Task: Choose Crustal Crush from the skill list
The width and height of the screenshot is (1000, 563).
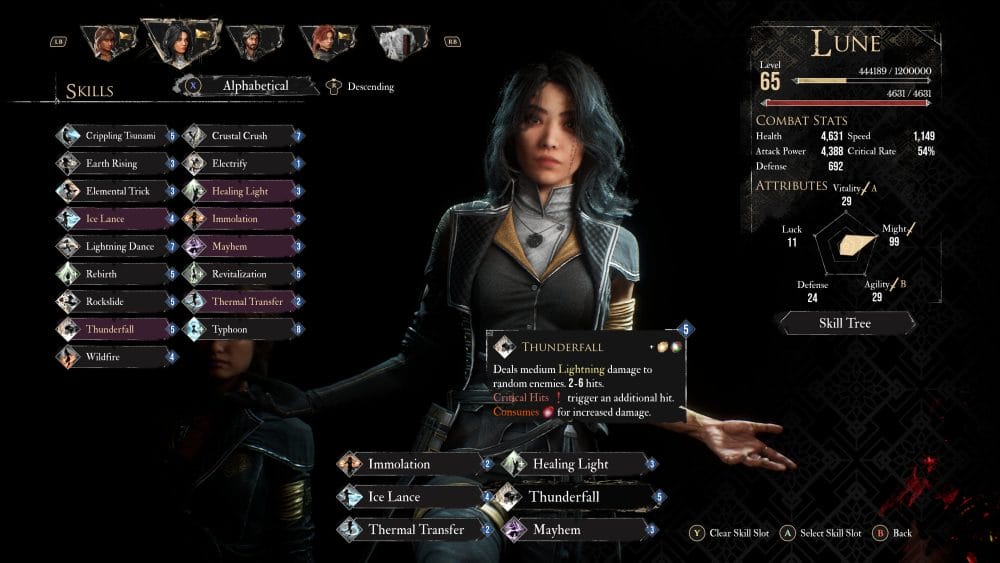Action: 243,136
